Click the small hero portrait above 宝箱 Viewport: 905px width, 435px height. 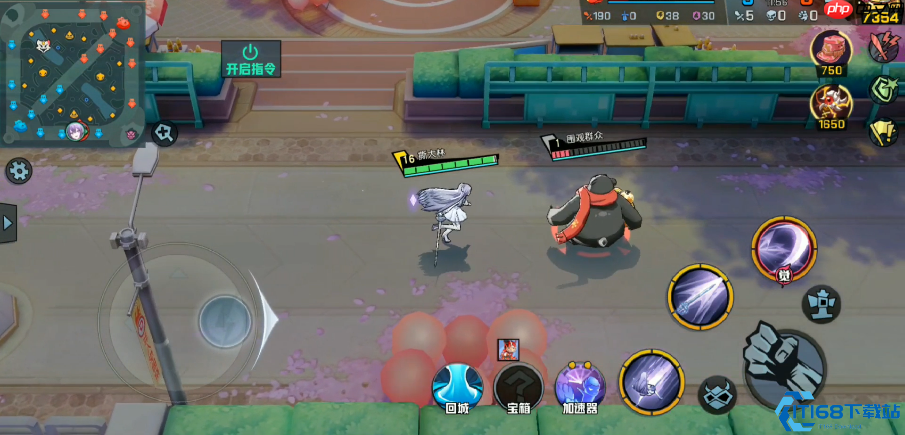pos(509,350)
